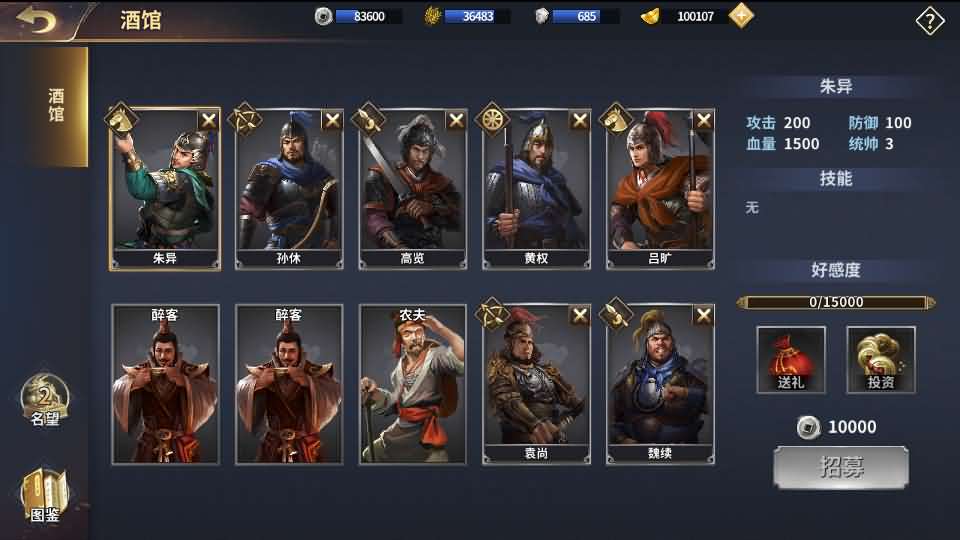Pick the 高览 general card
960x540 pixels.
tap(413, 190)
